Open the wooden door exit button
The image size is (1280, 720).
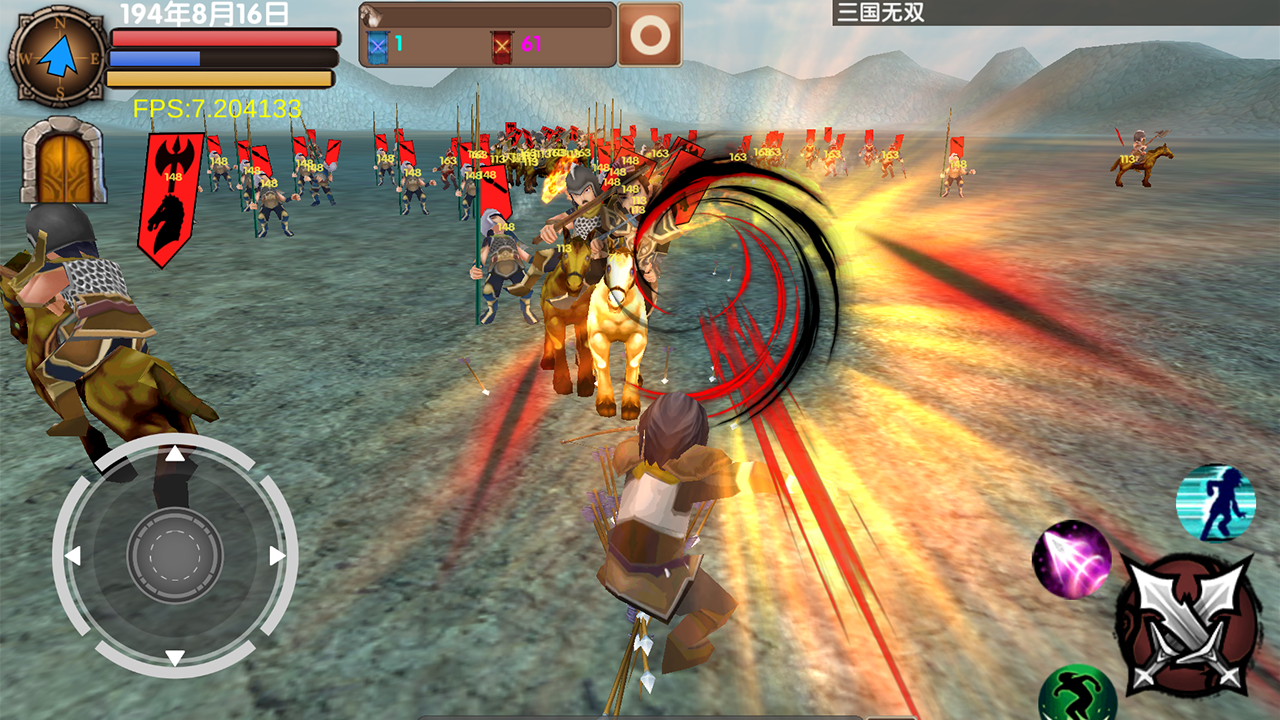(x=64, y=160)
